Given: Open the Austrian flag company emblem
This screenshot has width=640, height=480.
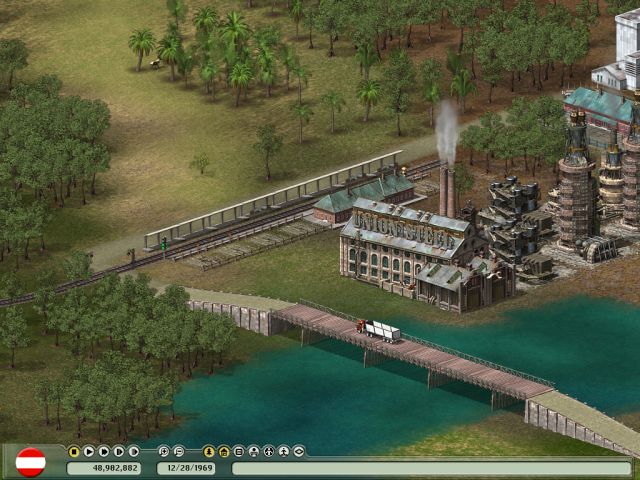Looking at the screenshot, I should [x=31, y=461].
